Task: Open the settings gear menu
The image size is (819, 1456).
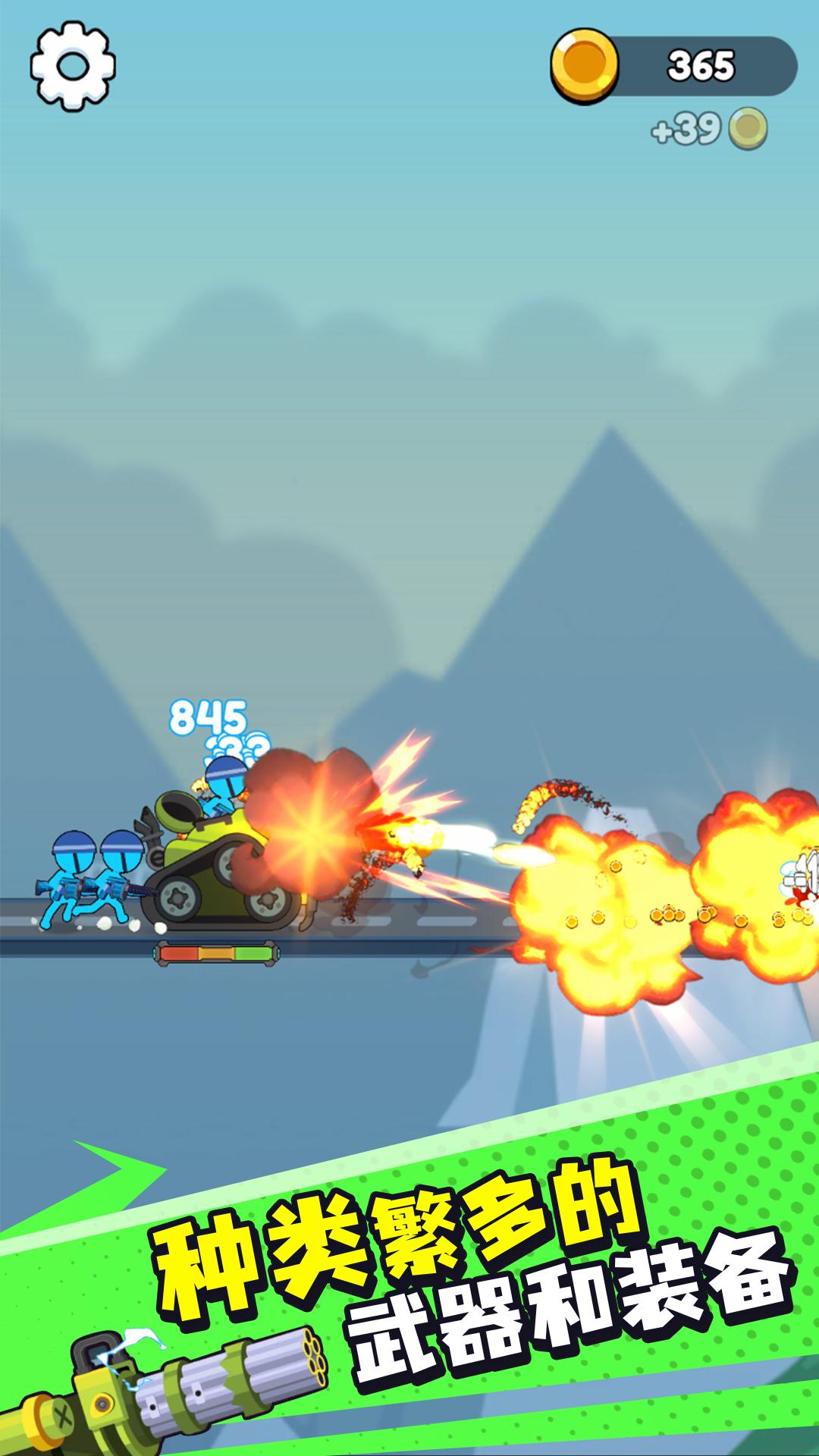Action: coord(73,66)
